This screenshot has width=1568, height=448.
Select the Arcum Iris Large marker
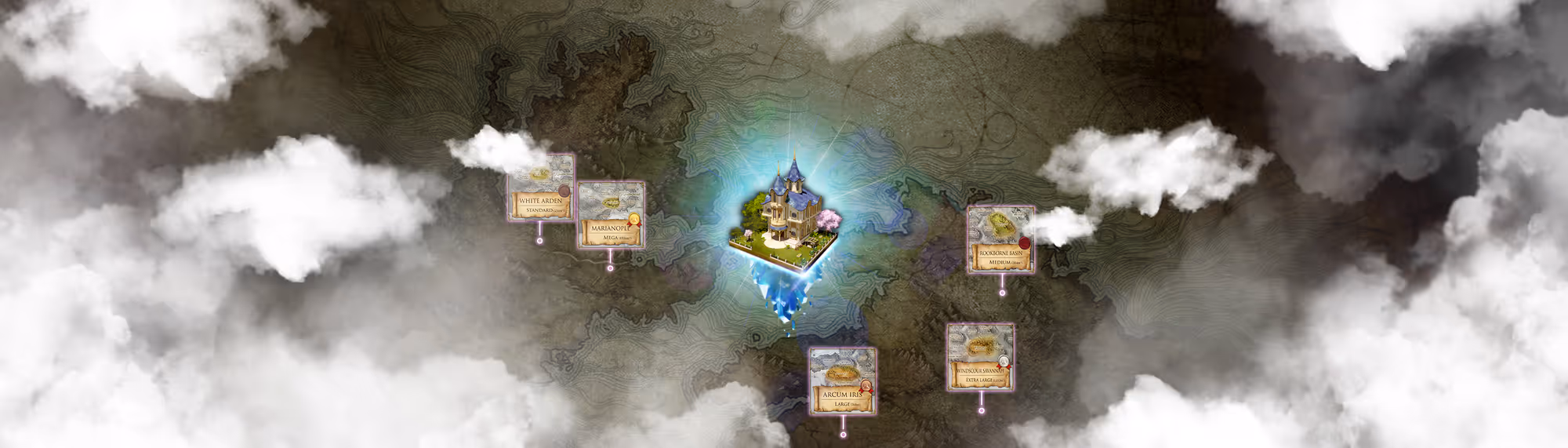[x=842, y=381]
